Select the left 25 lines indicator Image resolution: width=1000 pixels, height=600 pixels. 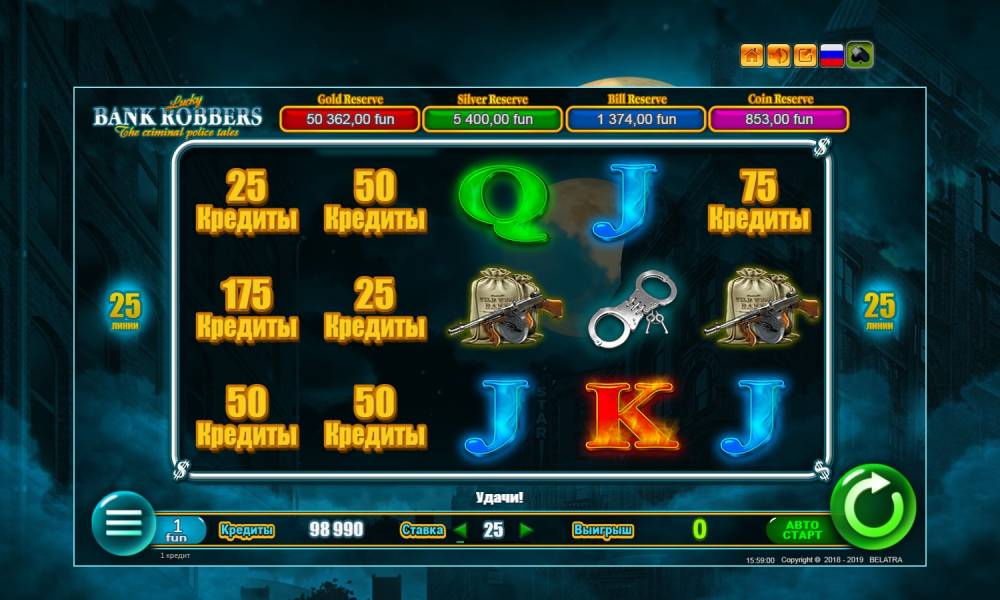pos(126,309)
